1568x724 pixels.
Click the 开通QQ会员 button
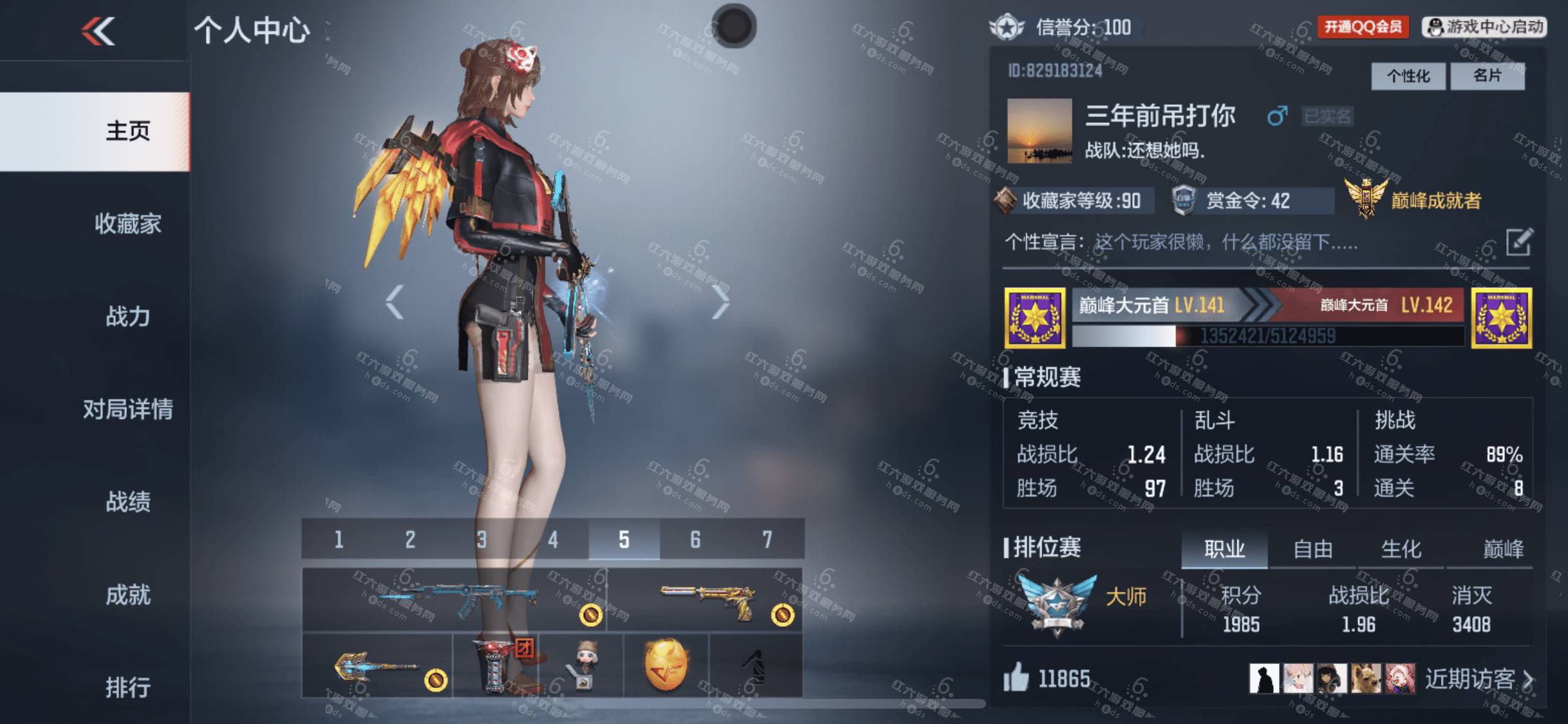tap(1362, 27)
